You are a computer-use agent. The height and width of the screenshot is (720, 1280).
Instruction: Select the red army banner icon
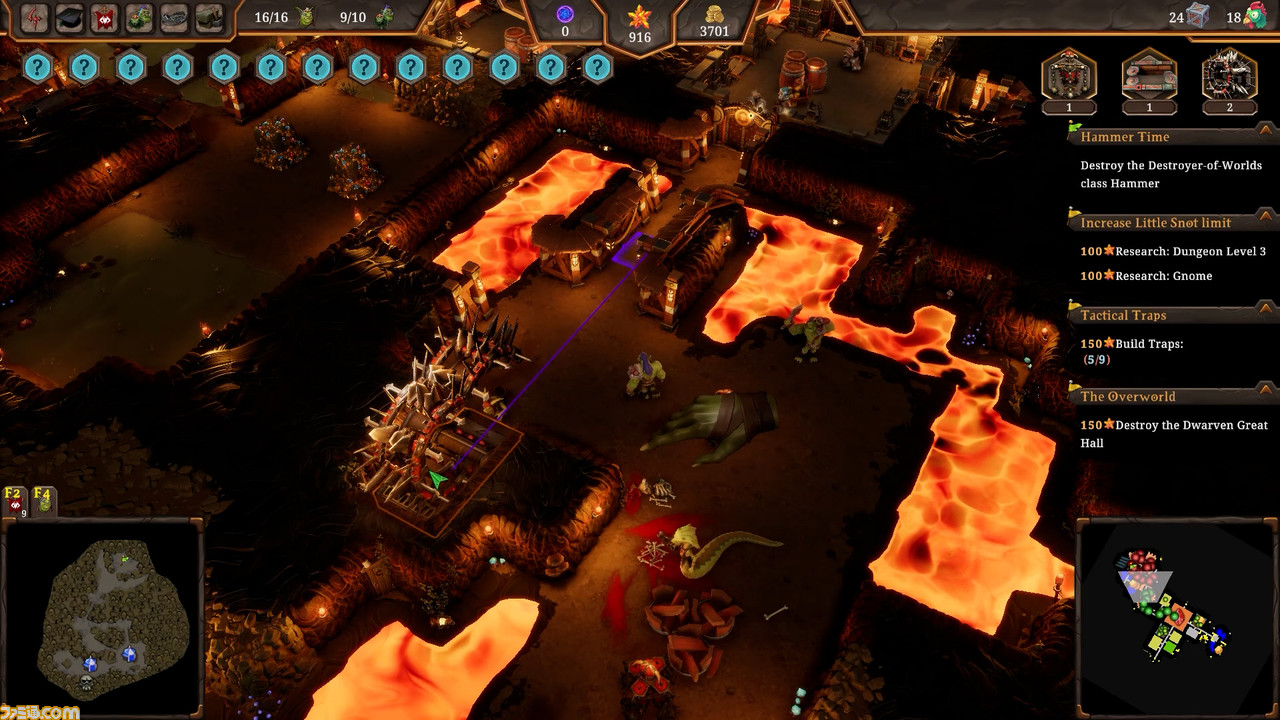click(104, 17)
